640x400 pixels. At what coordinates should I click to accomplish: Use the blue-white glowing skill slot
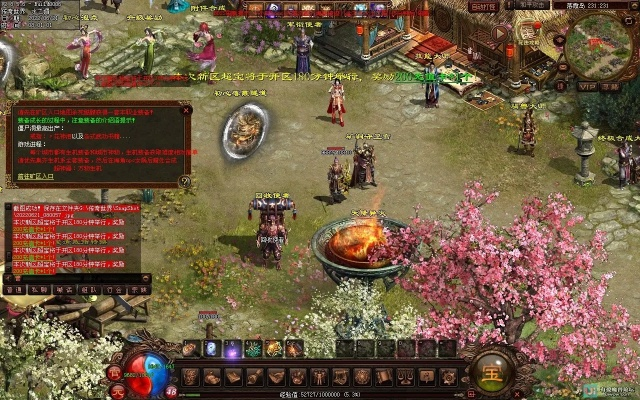[x=210, y=349]
